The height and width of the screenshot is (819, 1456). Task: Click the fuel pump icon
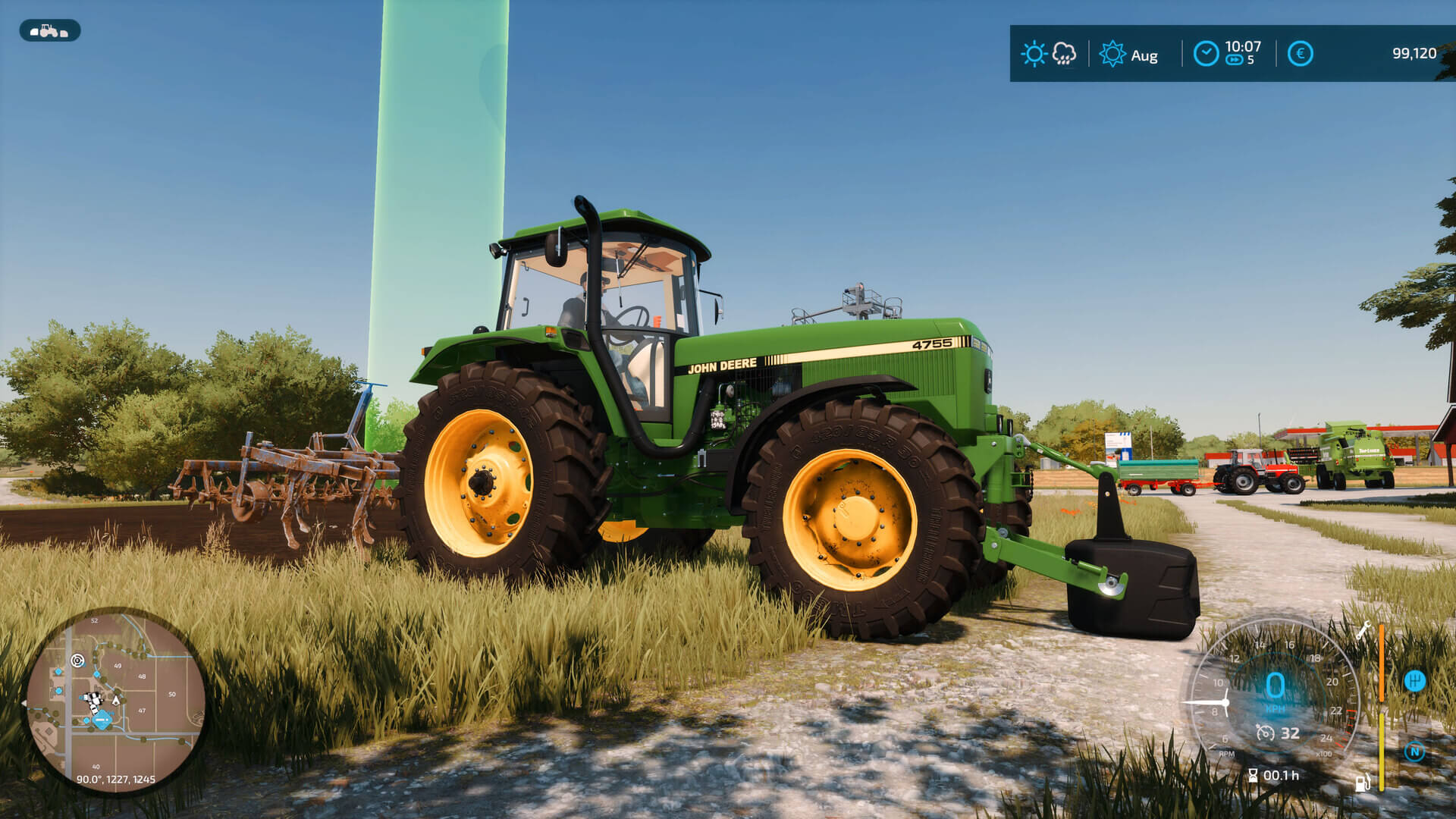click(1363, 783)
